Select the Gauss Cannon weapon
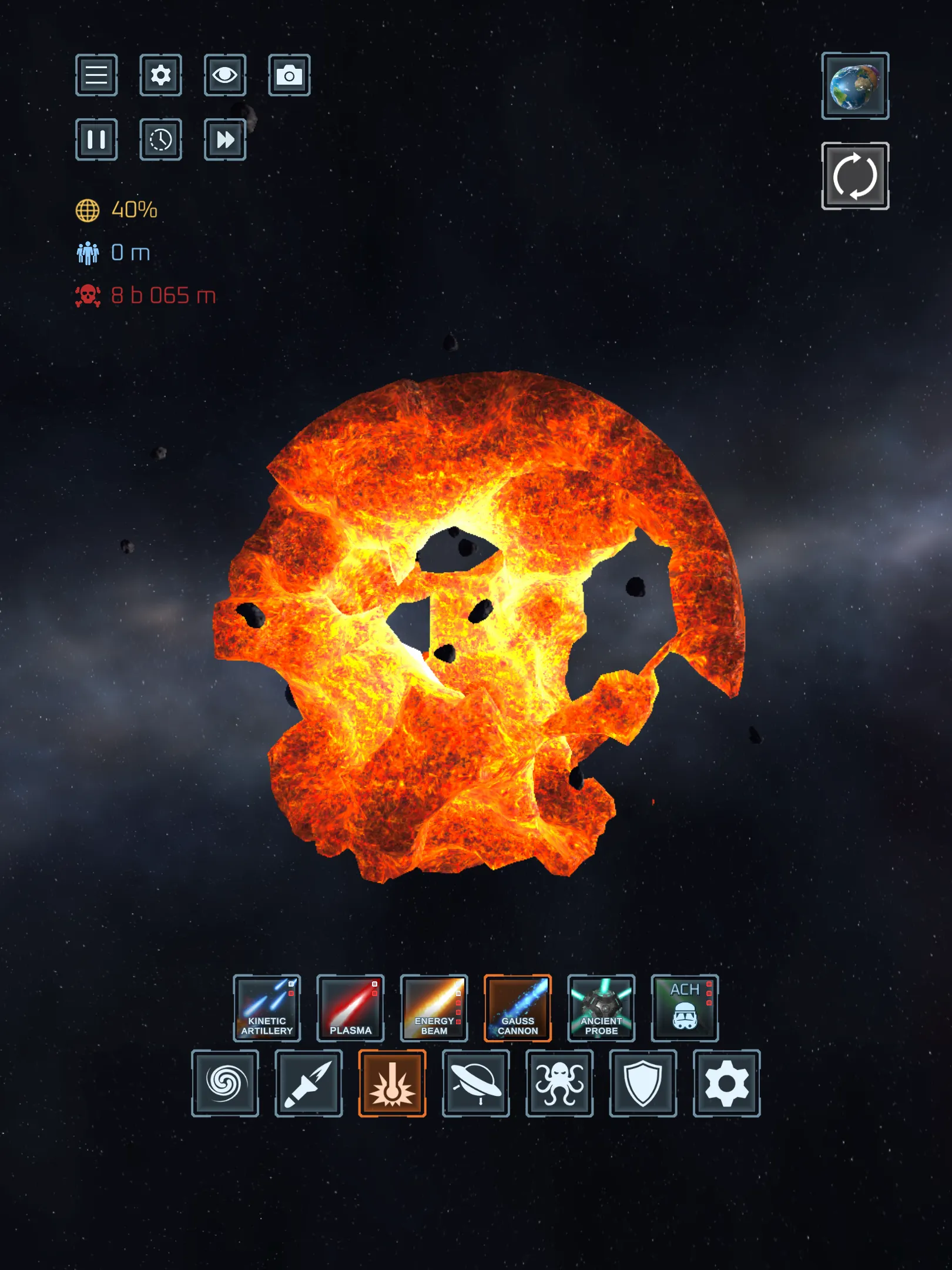The width and height of the screenshot is (952, 1270). [x=518, y=1008]
